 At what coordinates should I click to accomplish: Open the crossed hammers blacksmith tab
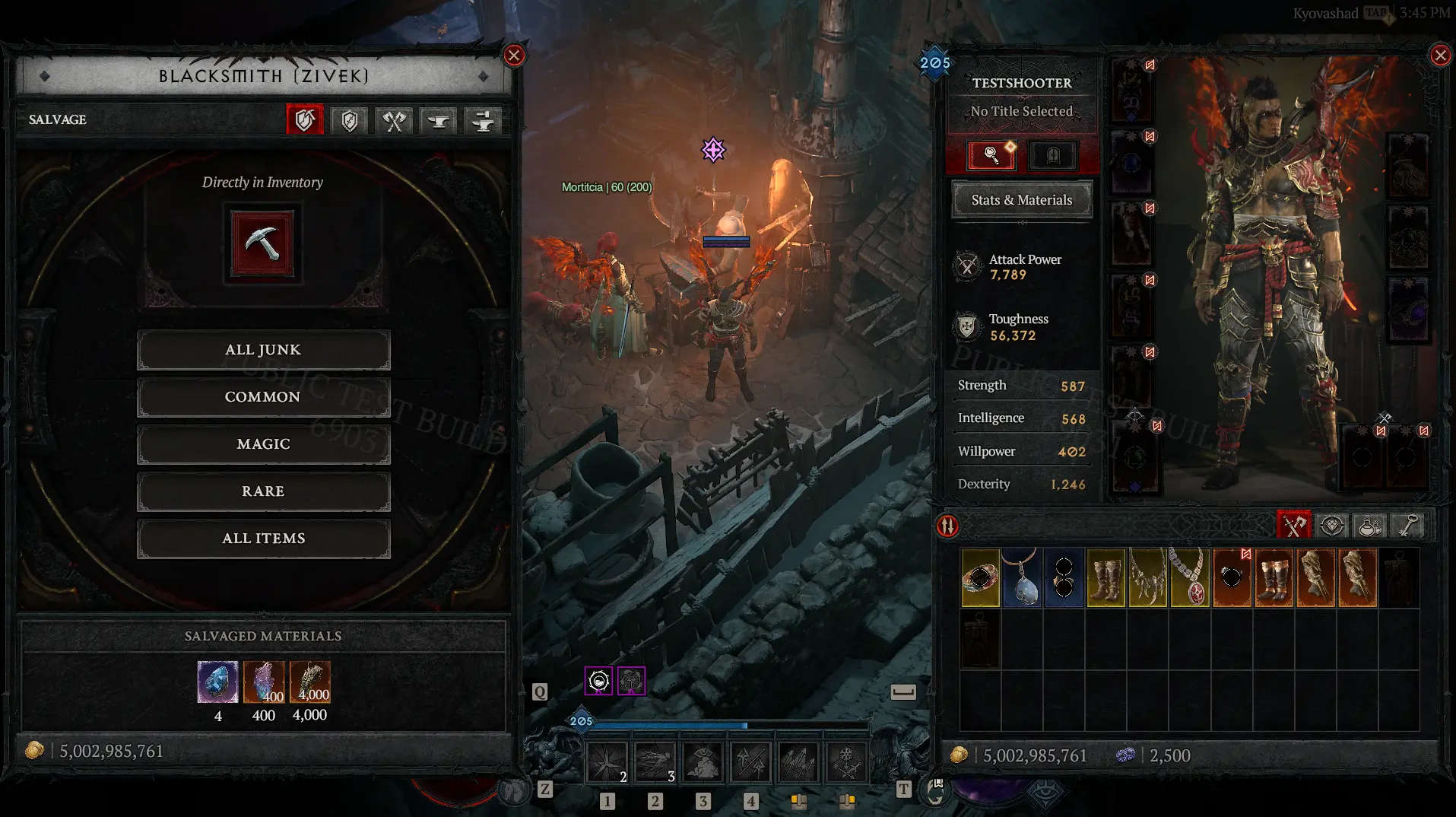(x=394, y=120)
